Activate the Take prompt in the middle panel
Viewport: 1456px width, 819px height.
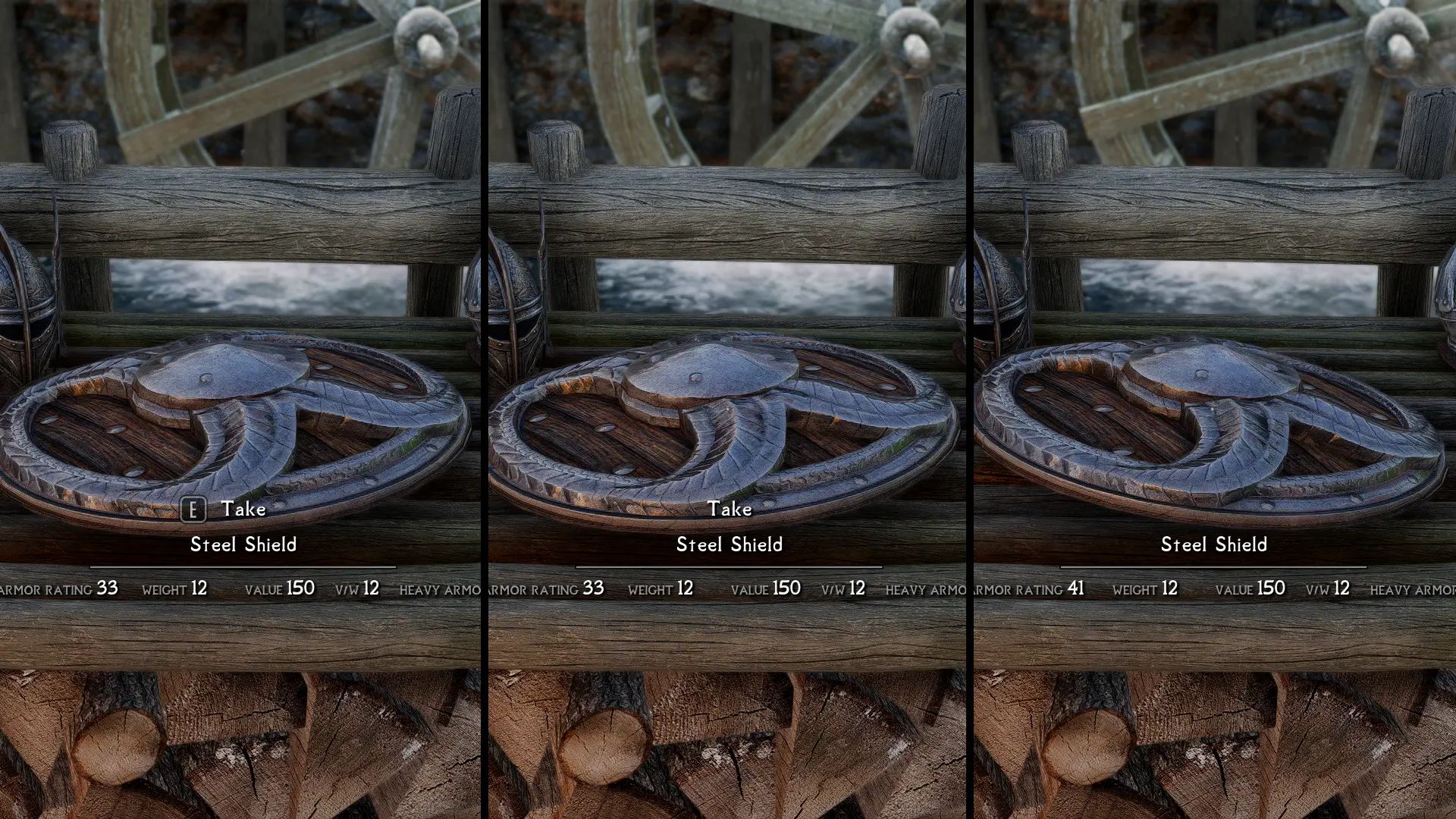tap(730, 510)
